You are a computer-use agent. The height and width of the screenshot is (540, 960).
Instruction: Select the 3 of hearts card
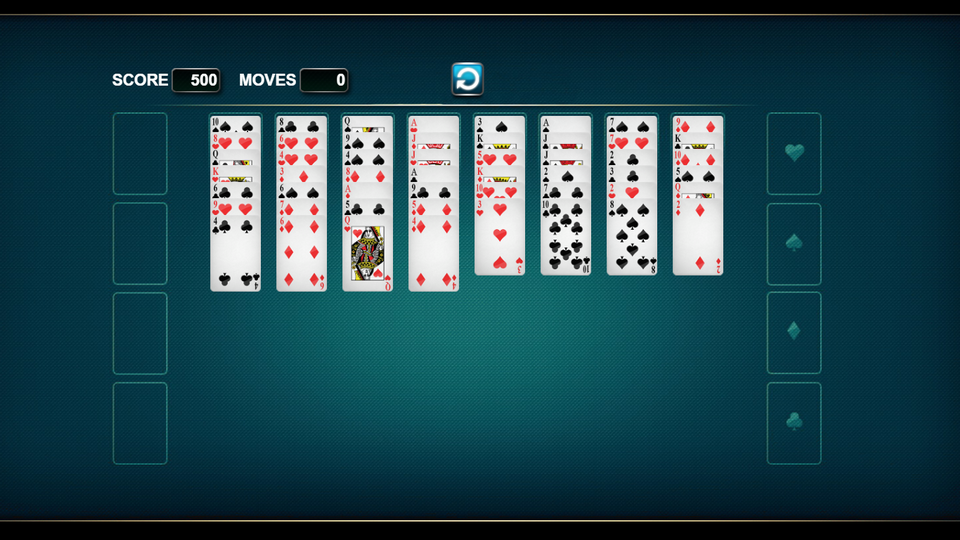point(499,240)
